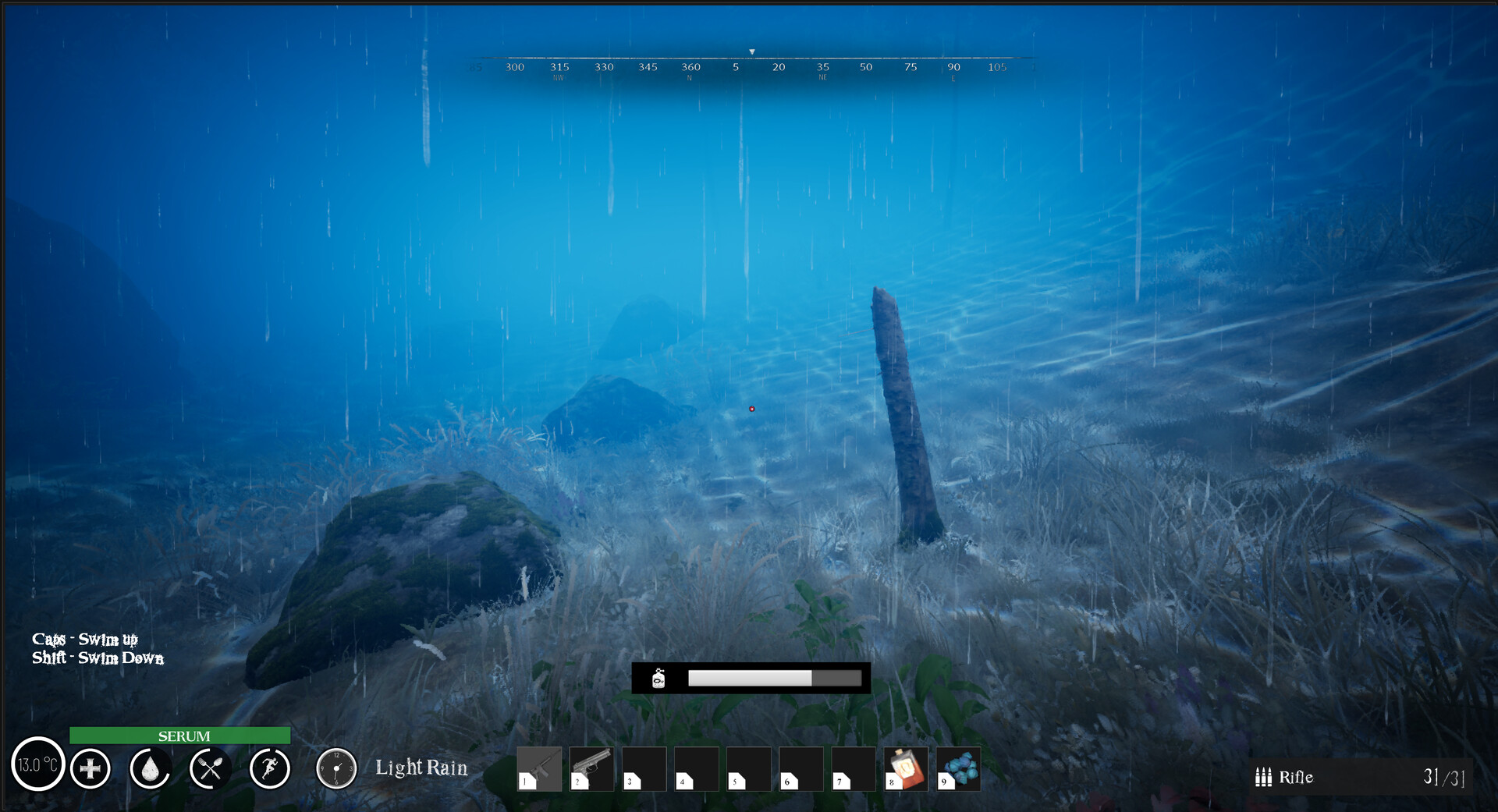The height and width of the screenshot is (812, 1498).
Task: Click the 90 E heading on compass
Action: [953, 70]
